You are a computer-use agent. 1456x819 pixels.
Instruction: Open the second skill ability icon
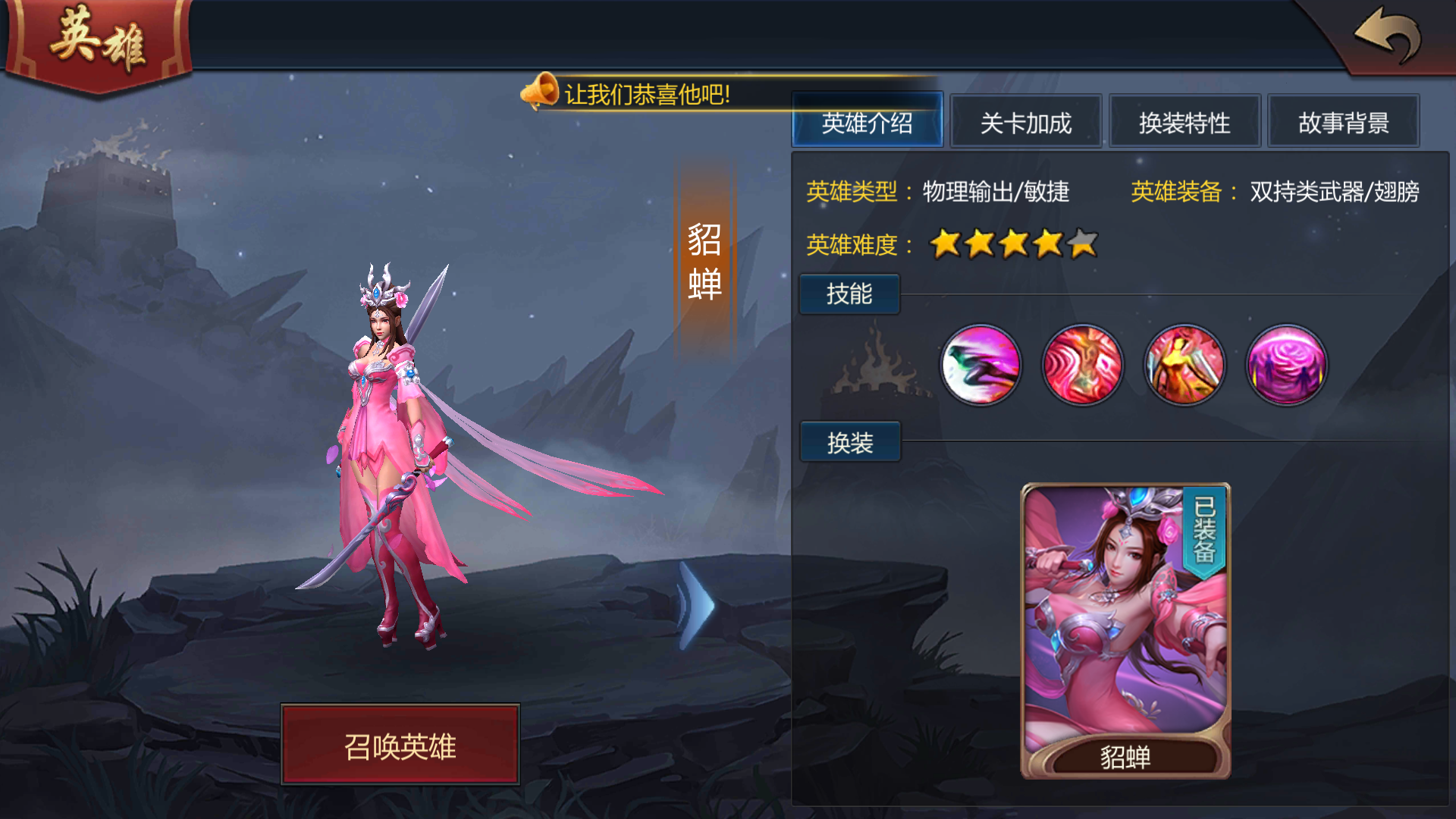(x=1083, y=366)
